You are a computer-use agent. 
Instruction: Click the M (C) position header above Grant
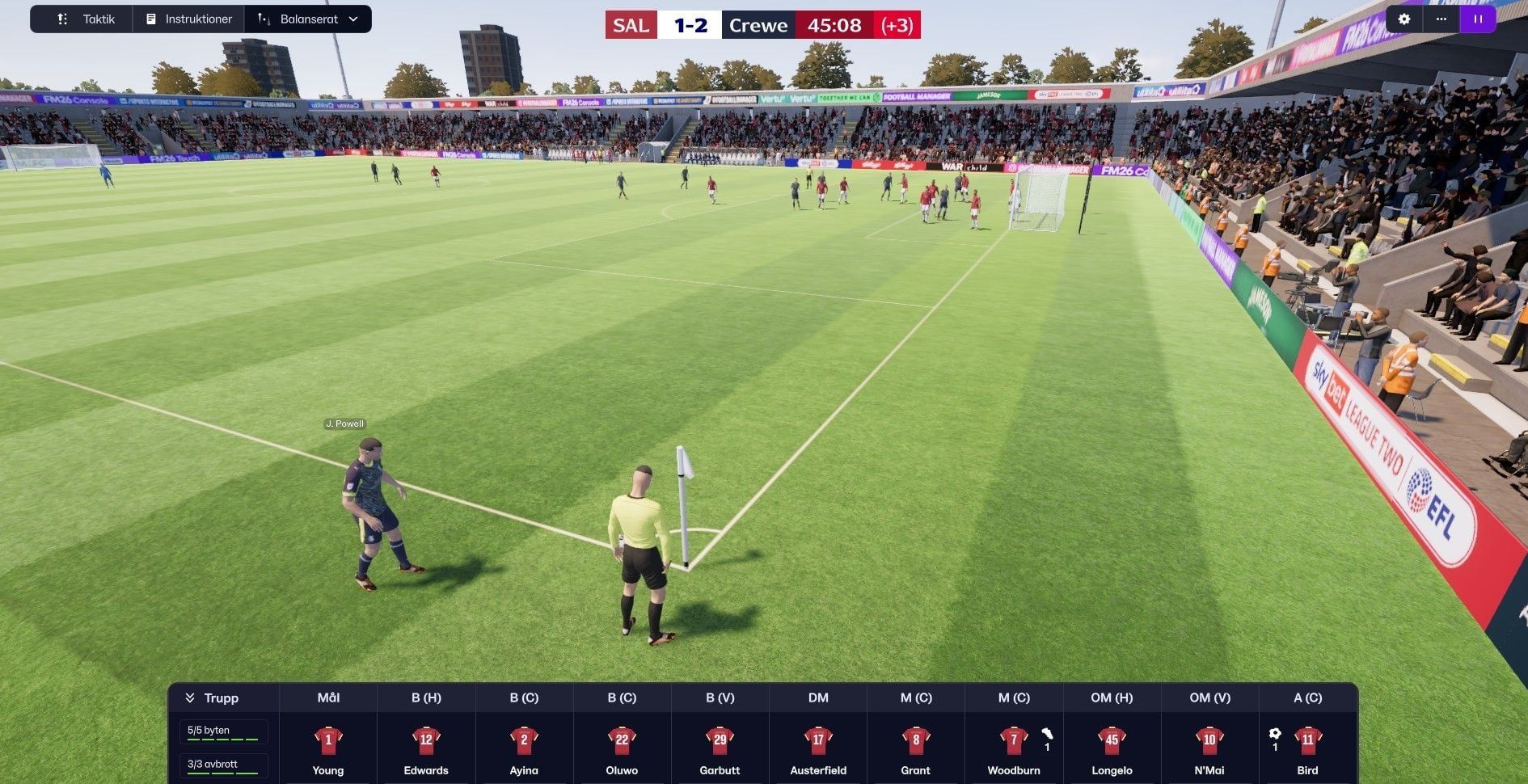915,697
